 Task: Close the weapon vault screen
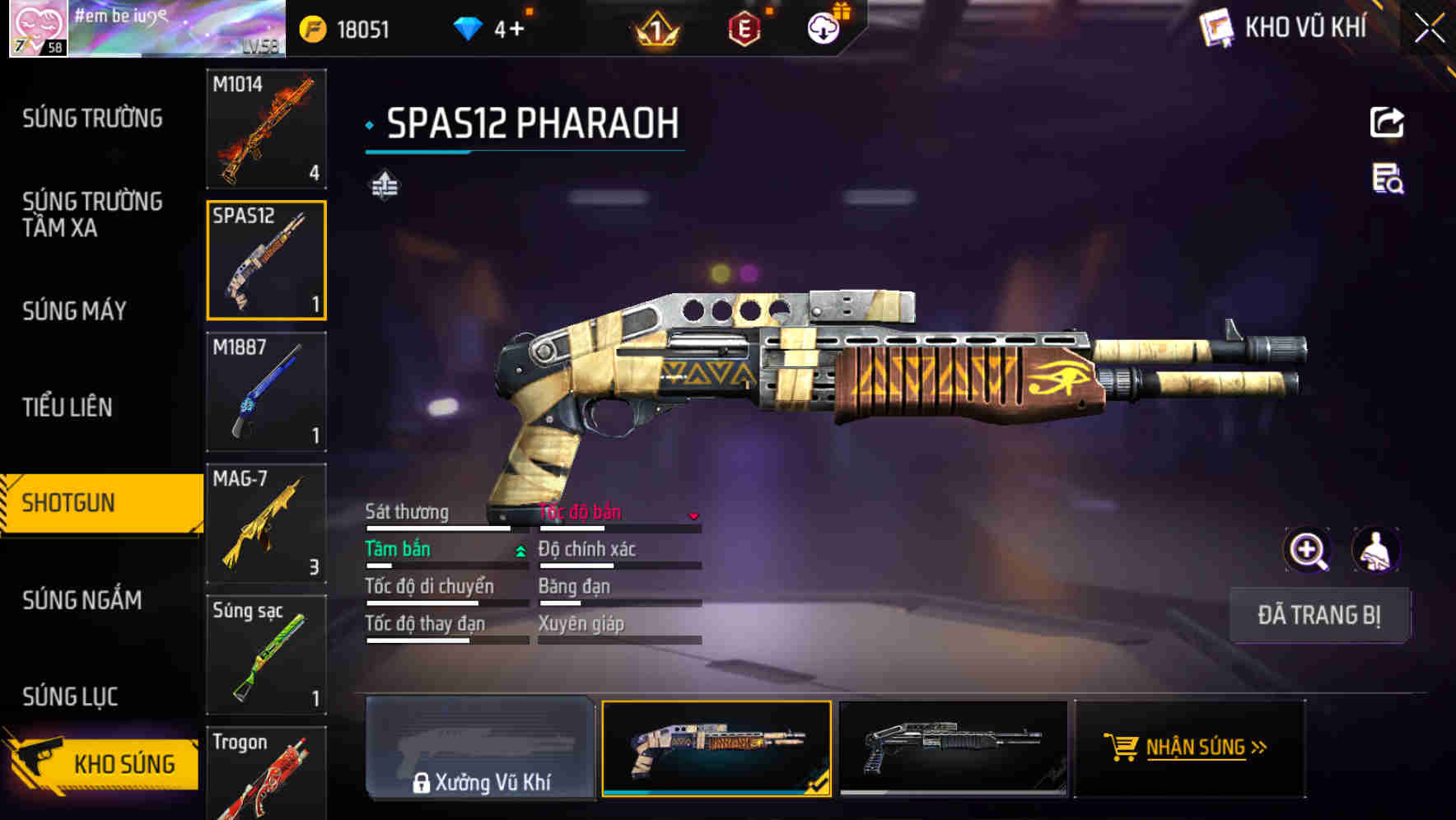pos(1429,28)
